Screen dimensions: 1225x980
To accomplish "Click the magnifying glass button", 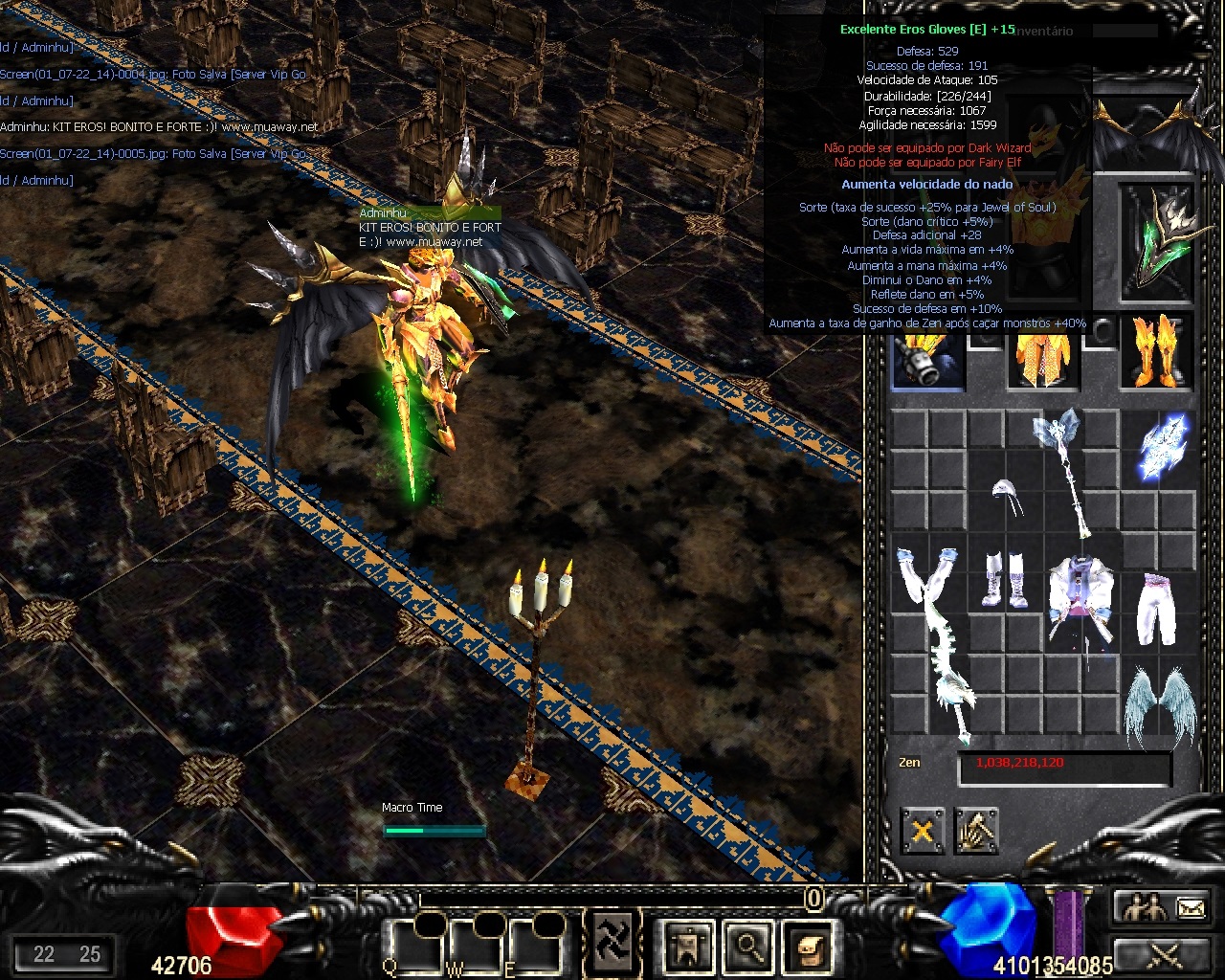I will pyautogui.click(x=746, y=946).
